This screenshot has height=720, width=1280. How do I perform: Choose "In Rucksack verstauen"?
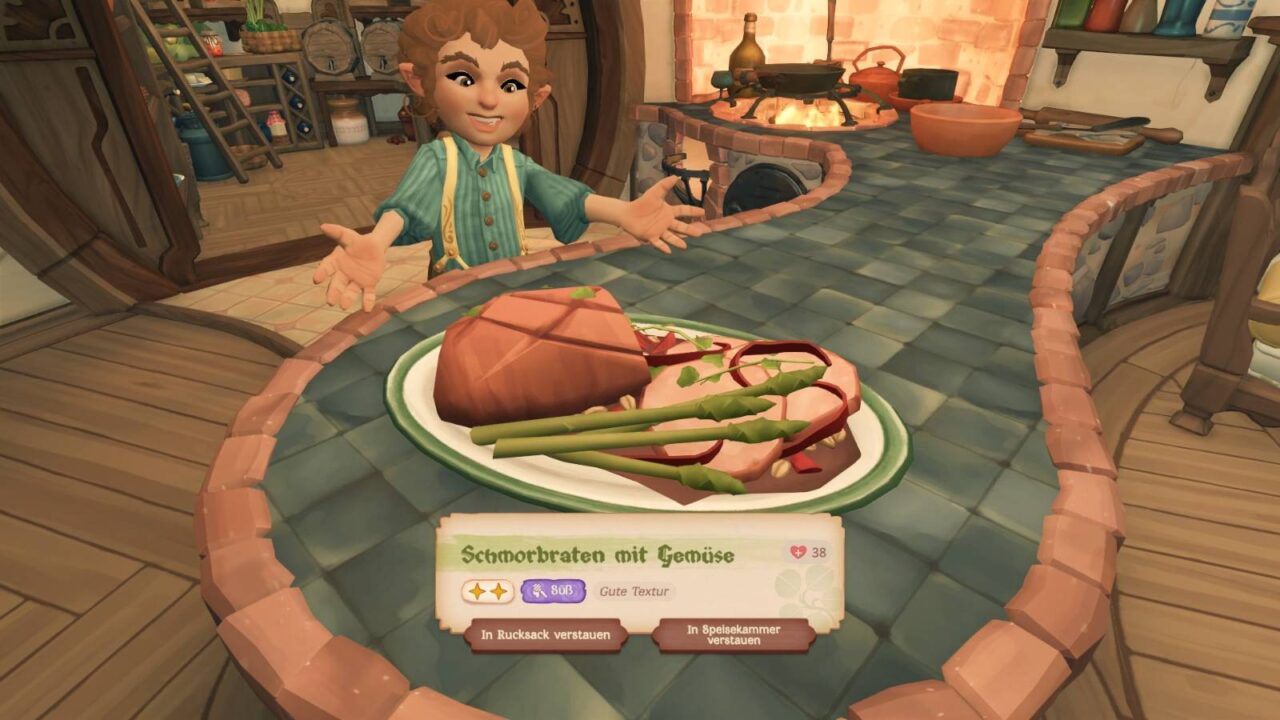coord(545,635)
